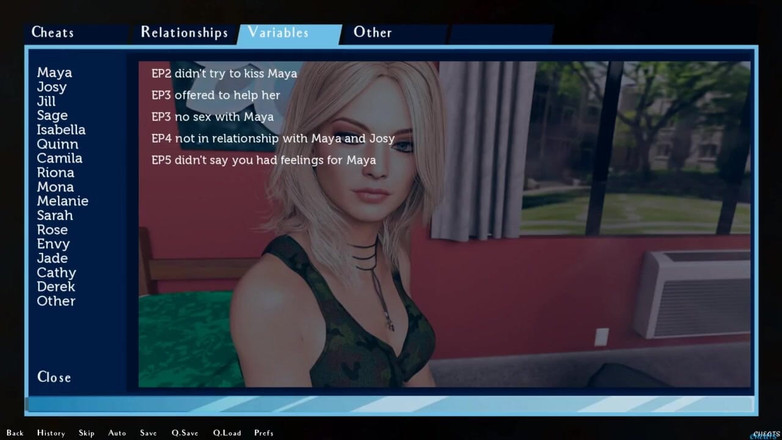Choose Josy in the character list

pyautogui.click(x=52, y=87)
